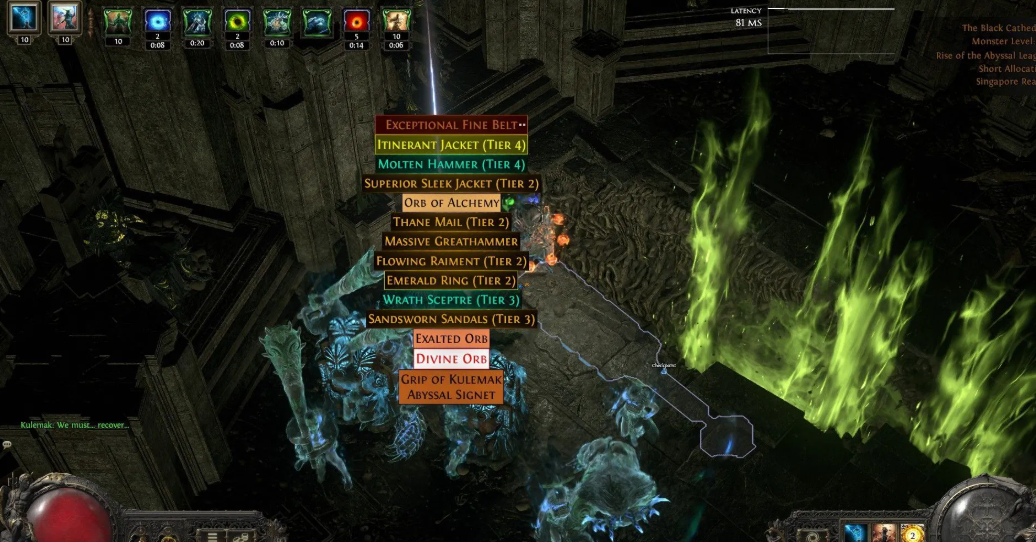
Task: Select the green eye buff icon
Action: click(x=237, y=22)
